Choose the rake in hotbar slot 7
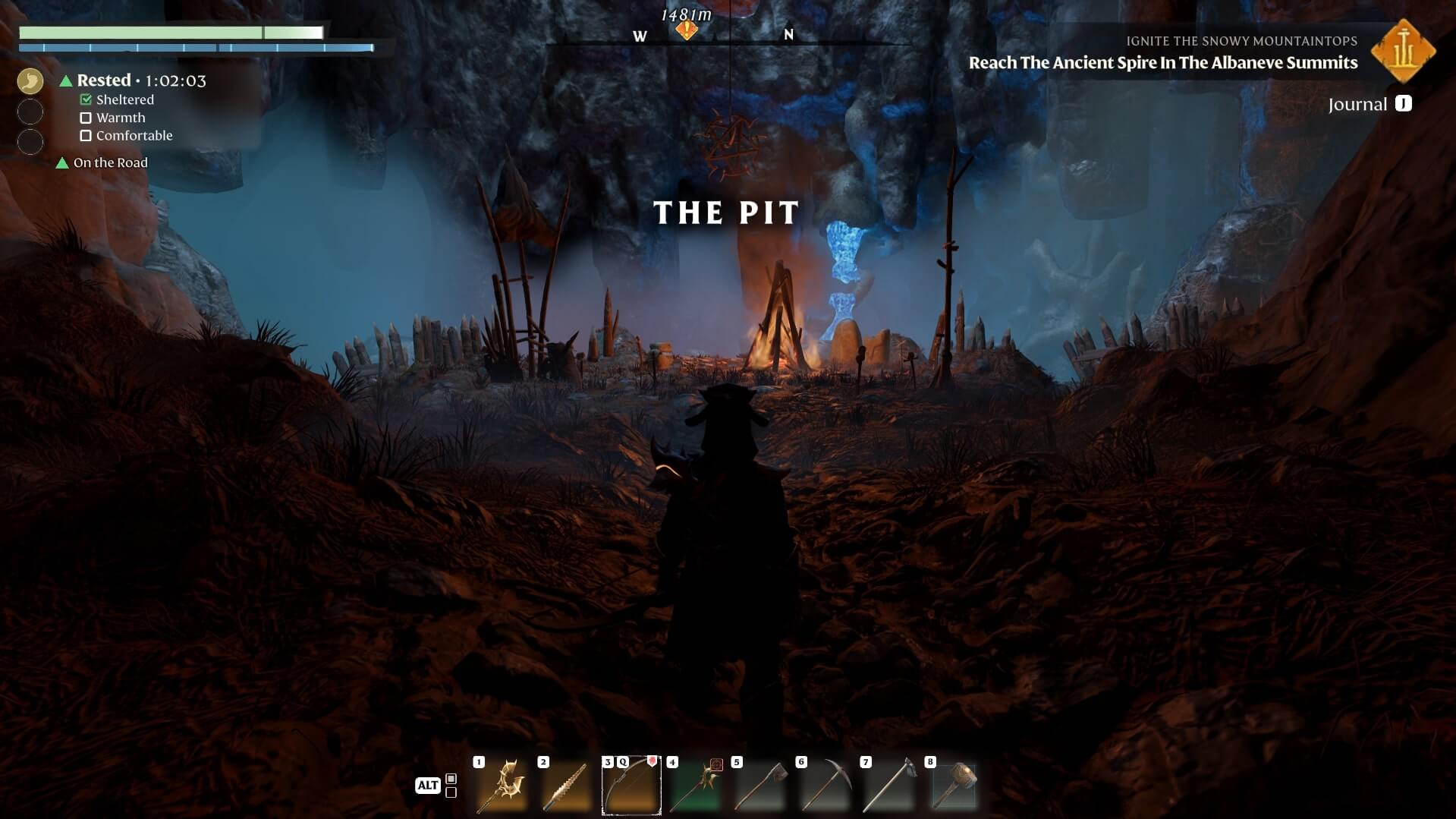Viewport: 1456px width, 819px height. pos(888,786)
